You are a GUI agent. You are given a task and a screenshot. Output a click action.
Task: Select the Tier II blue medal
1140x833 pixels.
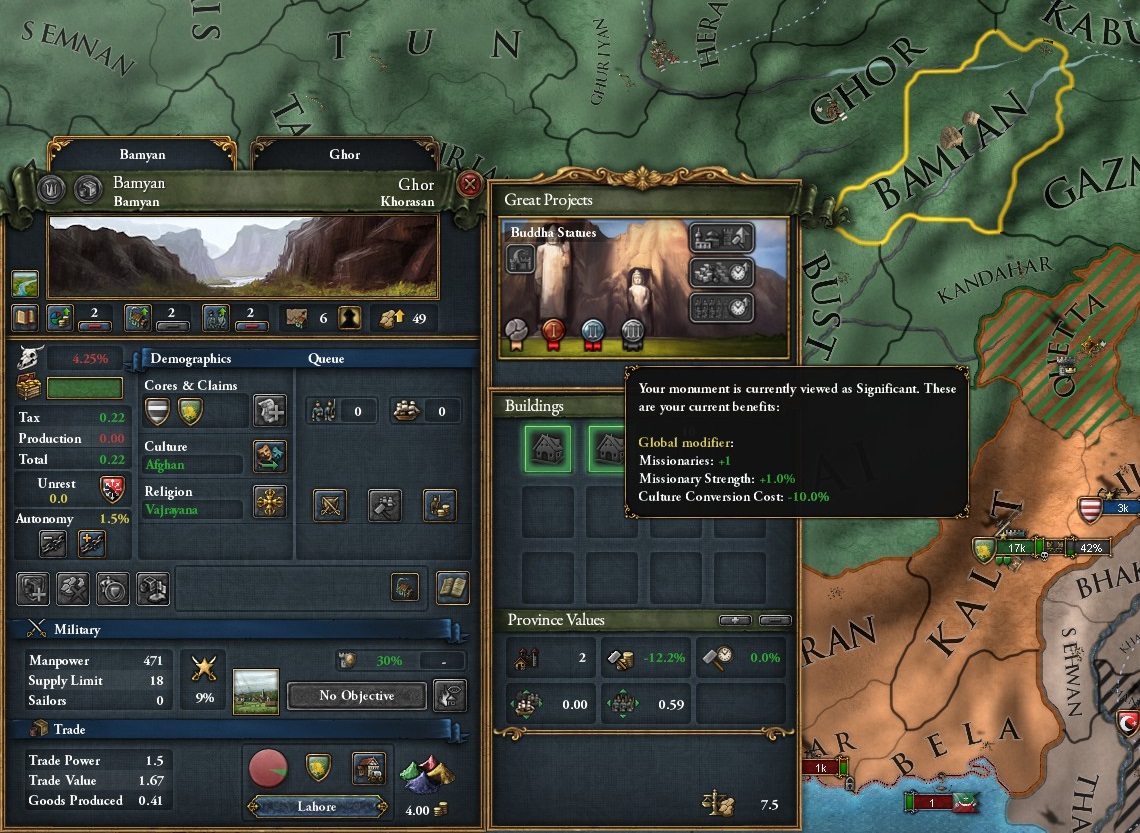[592, 332]
